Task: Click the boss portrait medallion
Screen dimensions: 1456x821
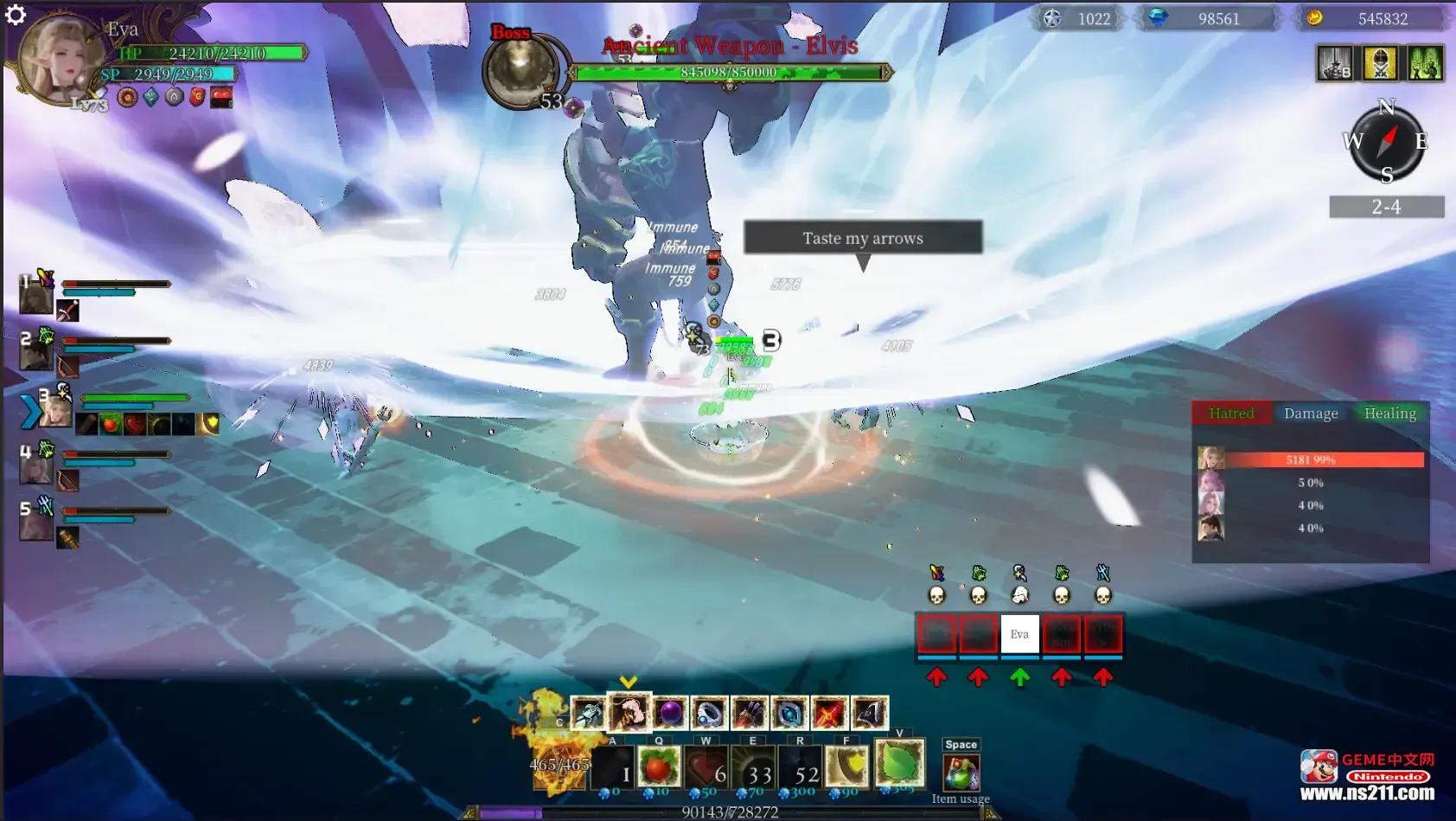Action: 520,71
